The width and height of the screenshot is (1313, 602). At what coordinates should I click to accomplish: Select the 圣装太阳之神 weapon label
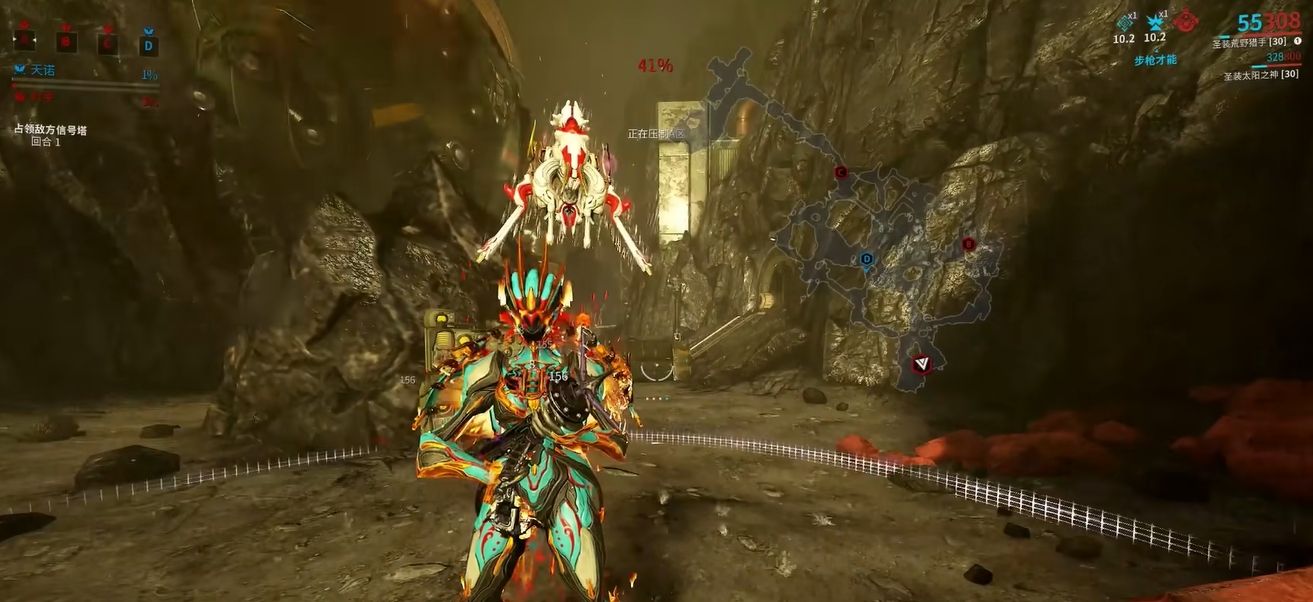[x=1259, y=76]
